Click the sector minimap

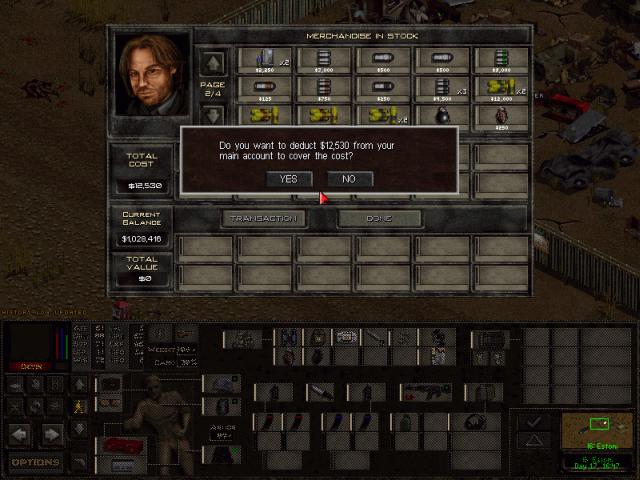coord(594,431)
